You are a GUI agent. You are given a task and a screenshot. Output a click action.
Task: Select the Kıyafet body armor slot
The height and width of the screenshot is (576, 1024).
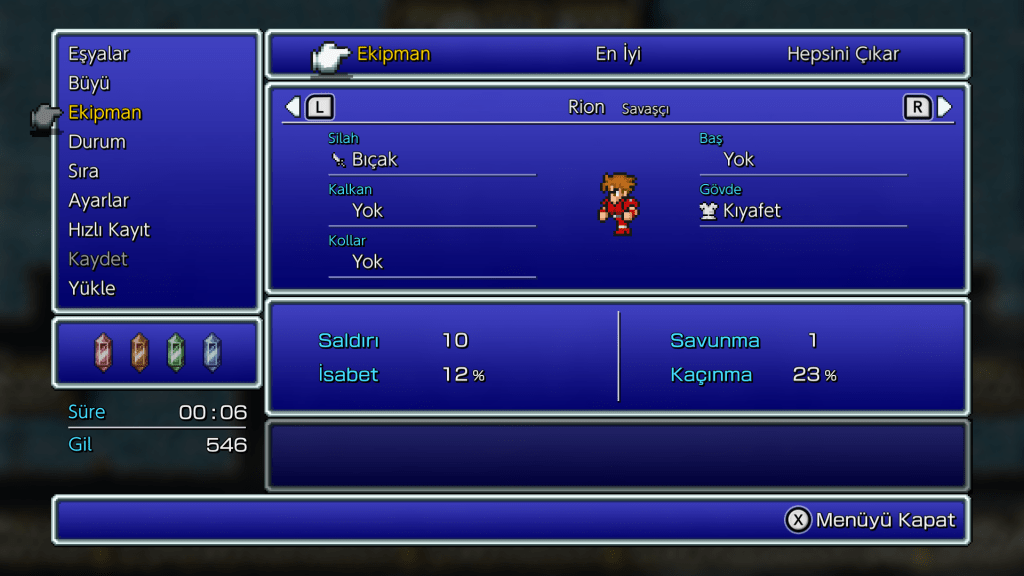(751, 211)
